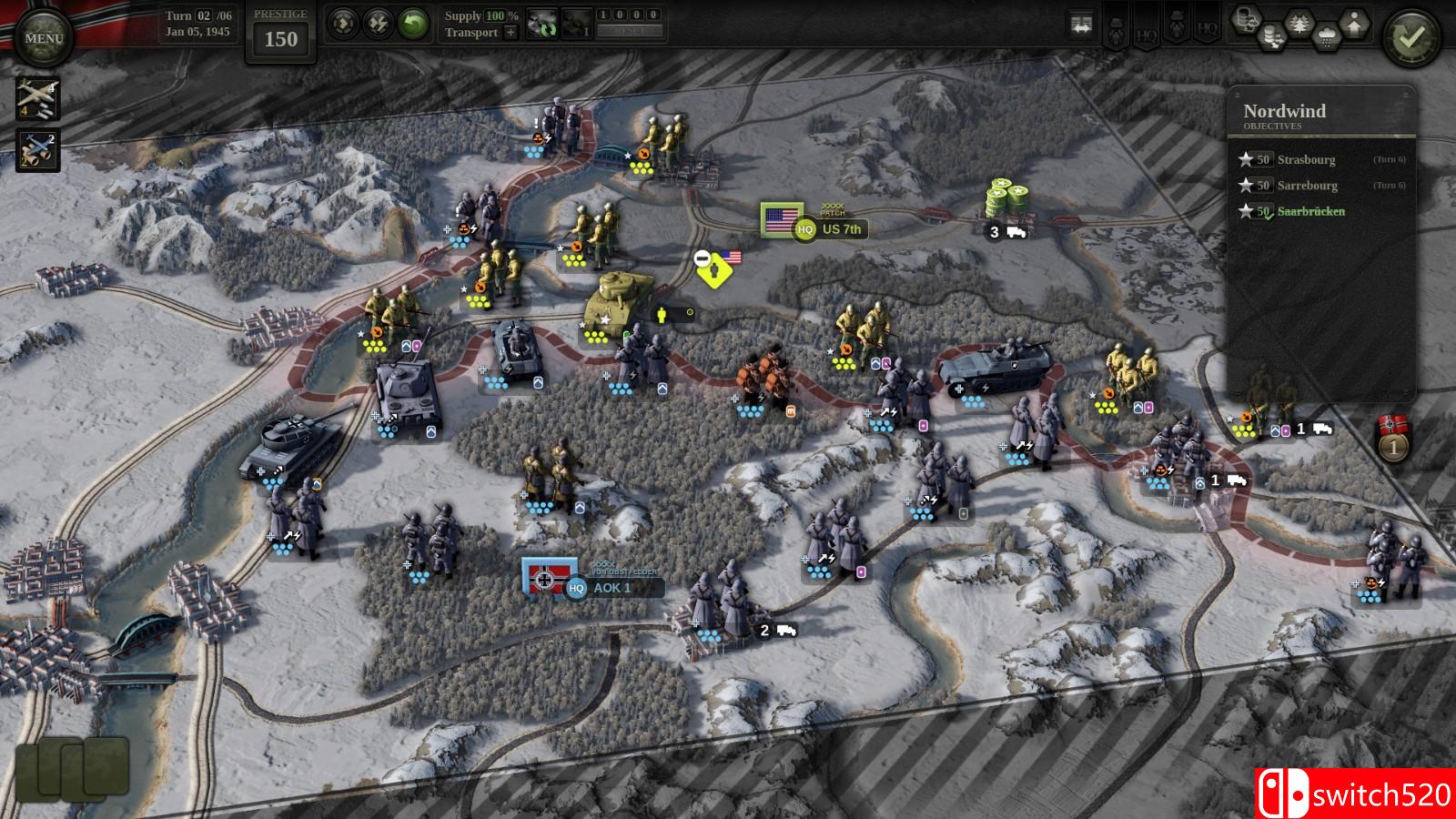Click the crossed-arrows movement circle icon
This screenshot has height=819, width=1456.
[342, 23]
